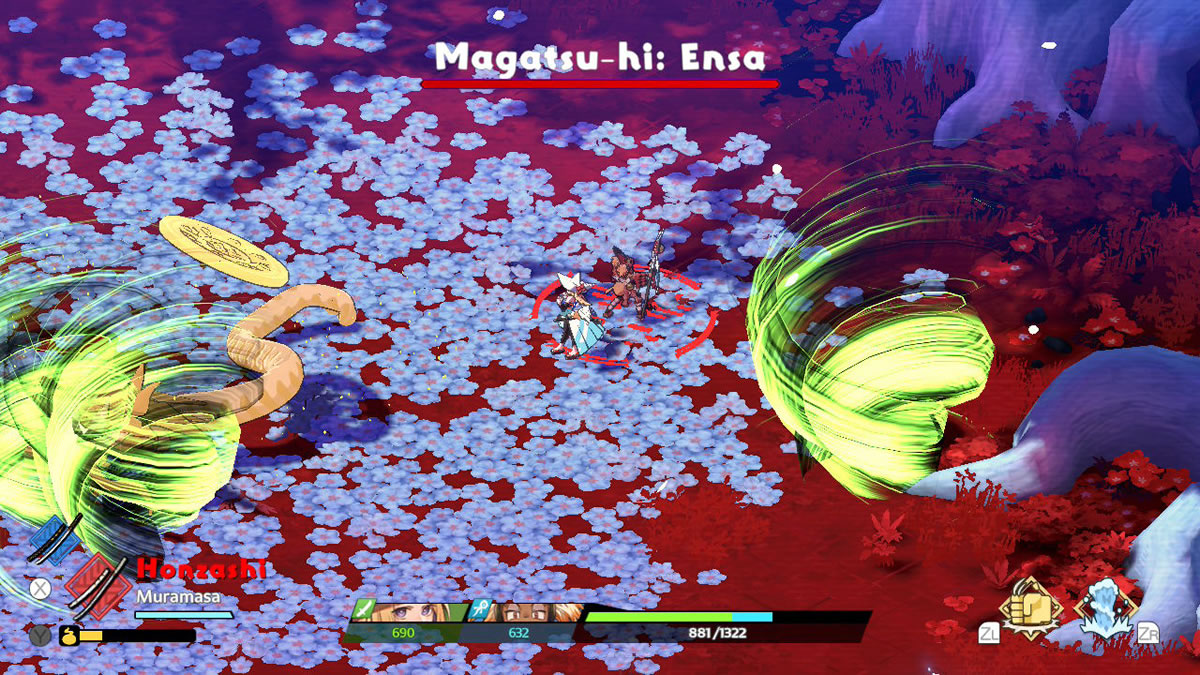Switch to the blue katana weapon icon
The height and width of the screenshot is (675, 1200).
(56, 541)
